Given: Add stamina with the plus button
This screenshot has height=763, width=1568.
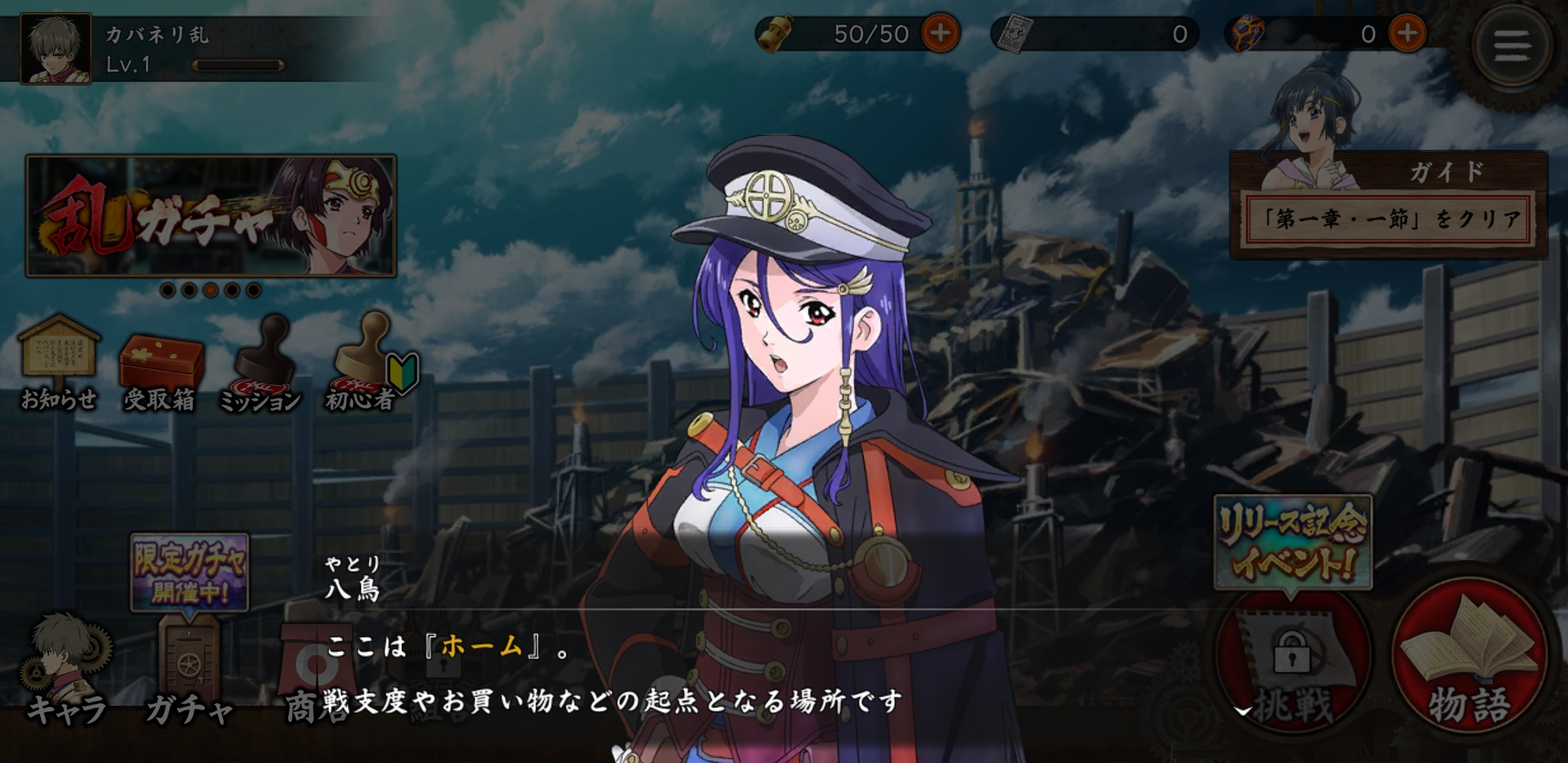Looking at the screenshot, I should point(940,34).
